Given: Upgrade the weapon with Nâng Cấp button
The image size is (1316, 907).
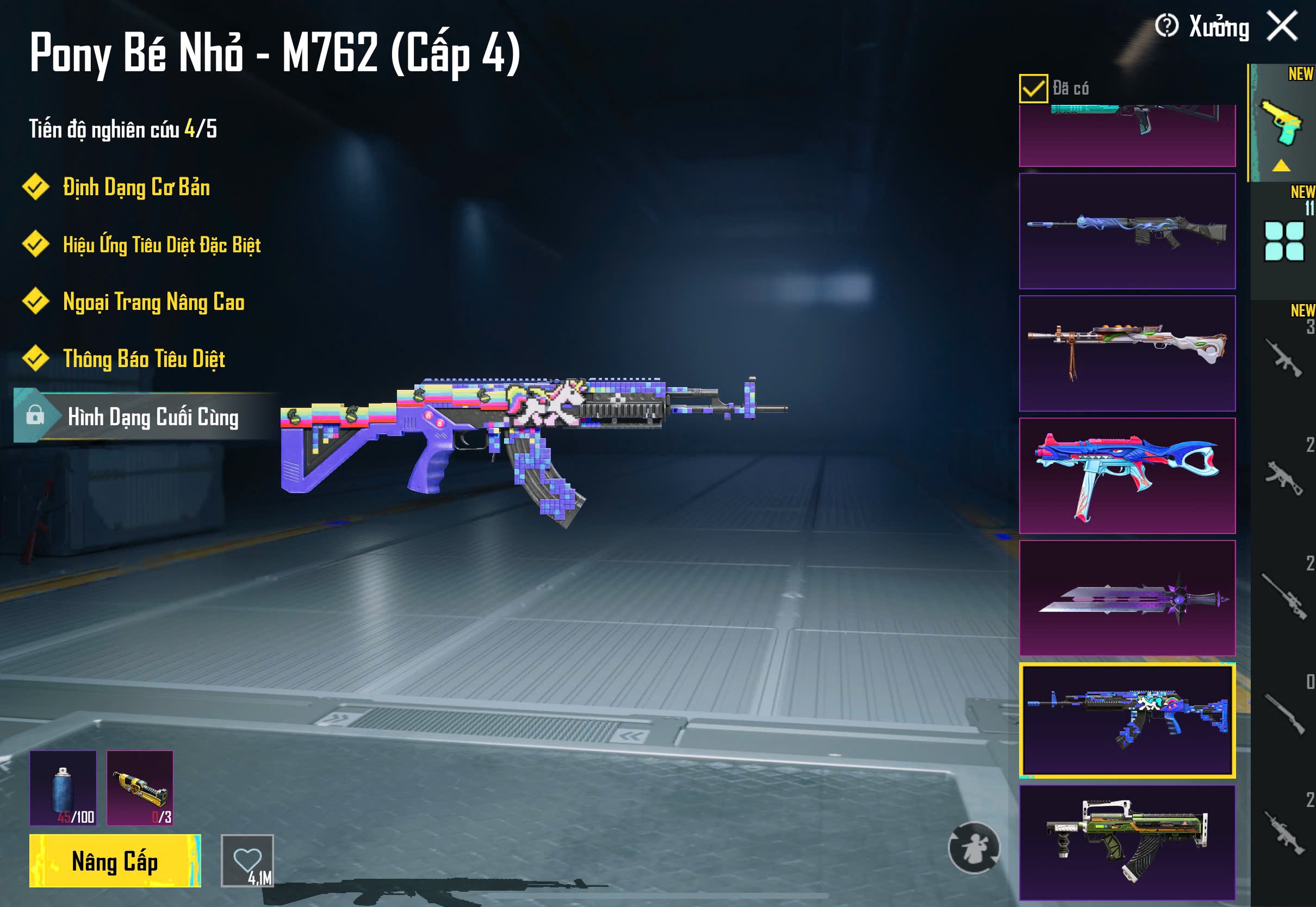Looking at the screenshot, I should click(115, 860).
